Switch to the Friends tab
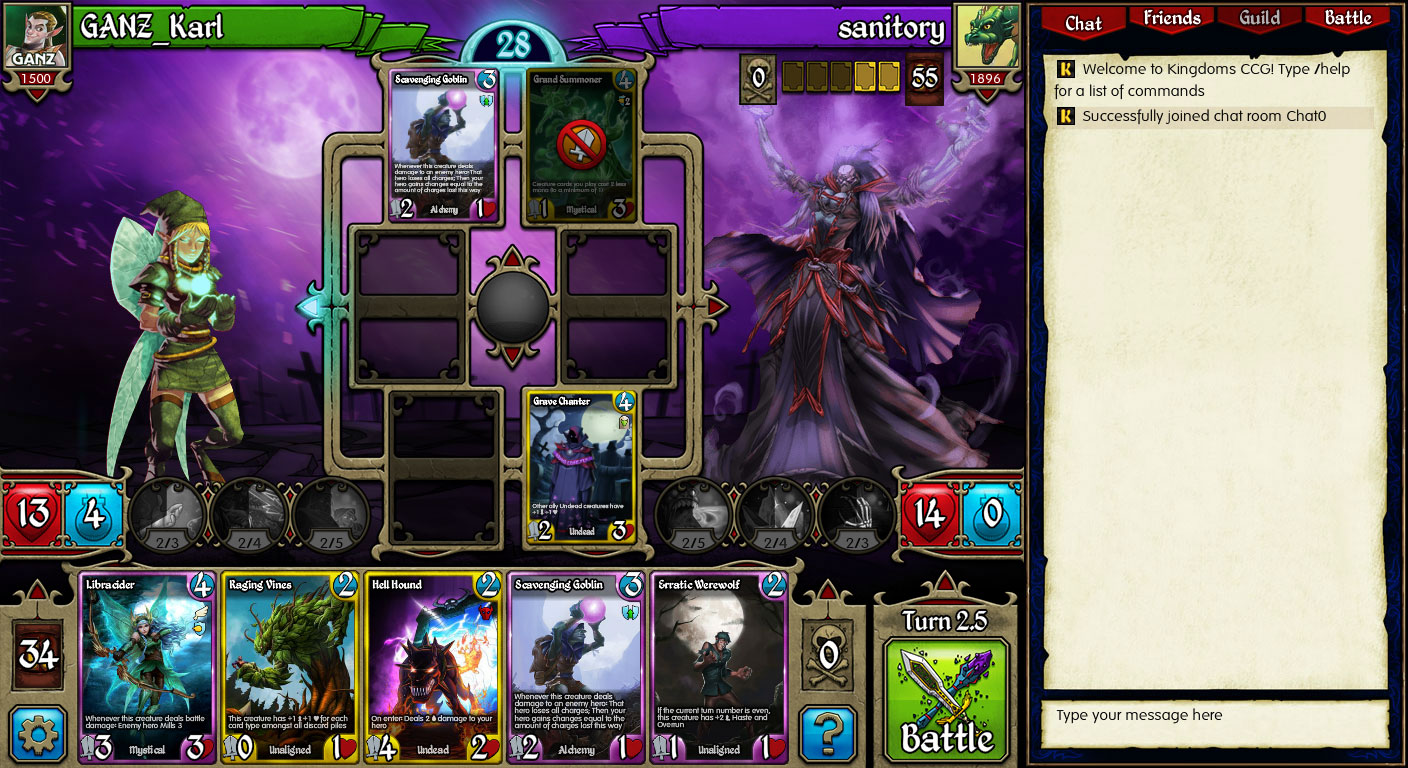 tap(1170, 18)
